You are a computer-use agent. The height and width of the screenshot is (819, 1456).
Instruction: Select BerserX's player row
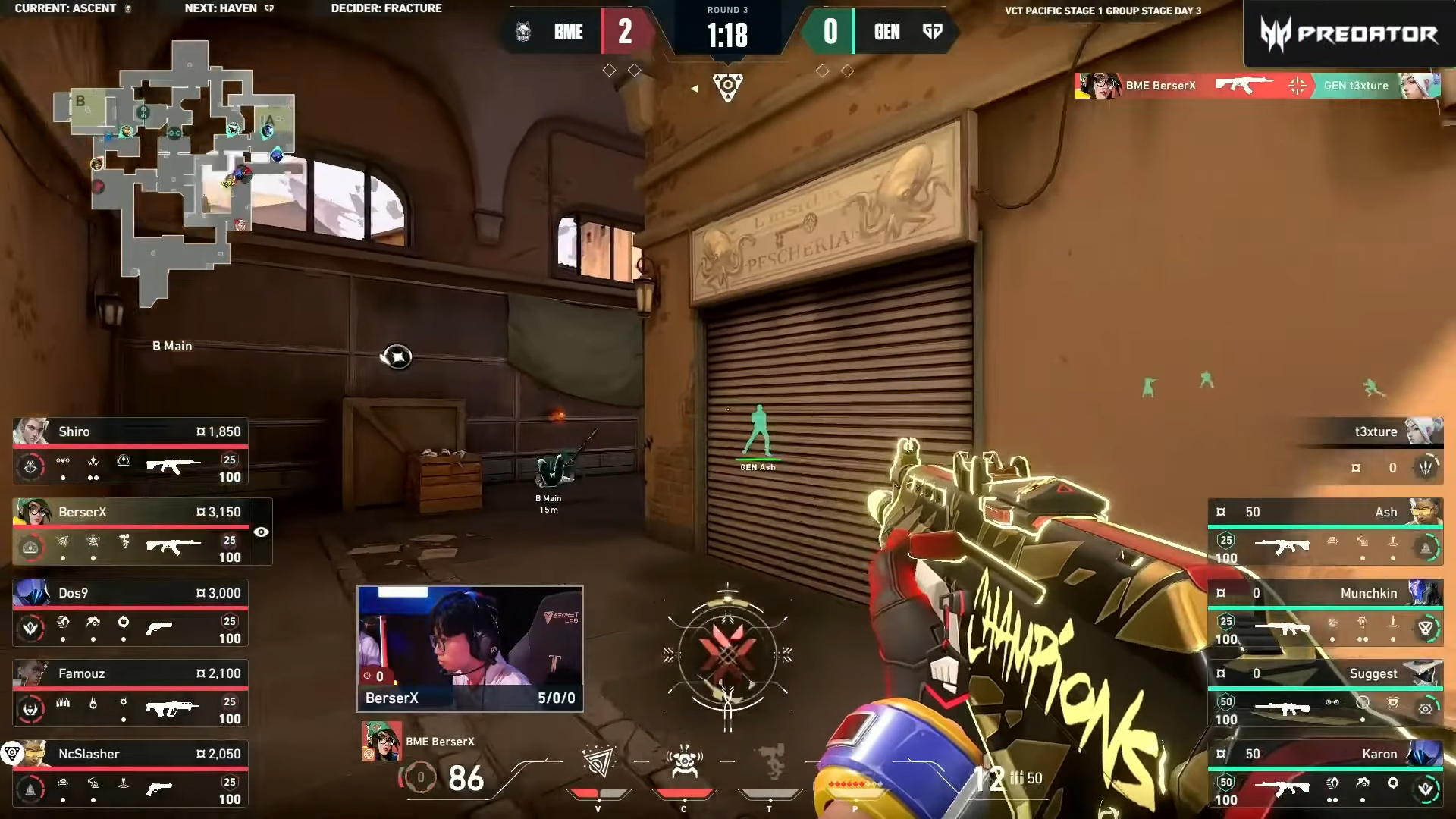coord(130,532)
